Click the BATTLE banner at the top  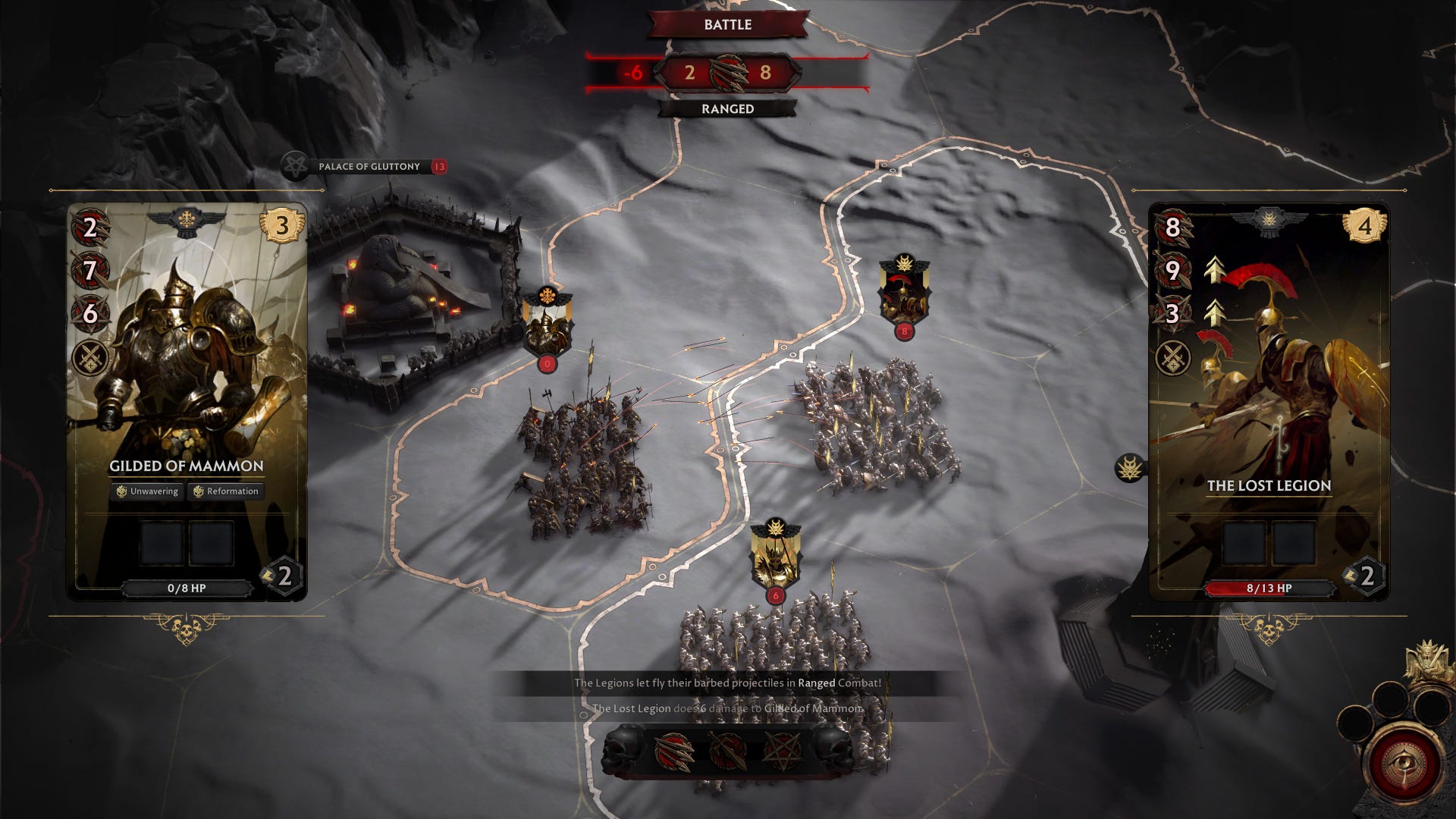[727, 25]
